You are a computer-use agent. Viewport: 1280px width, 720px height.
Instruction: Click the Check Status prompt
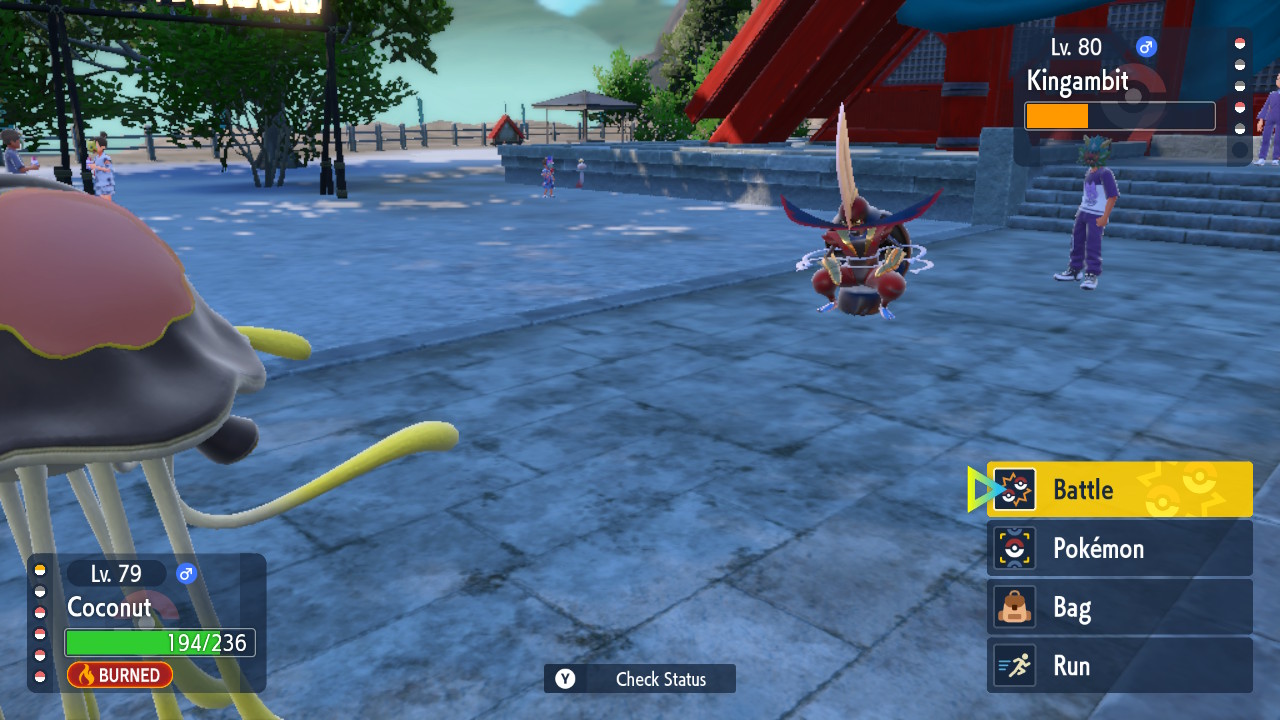(640, 679)
